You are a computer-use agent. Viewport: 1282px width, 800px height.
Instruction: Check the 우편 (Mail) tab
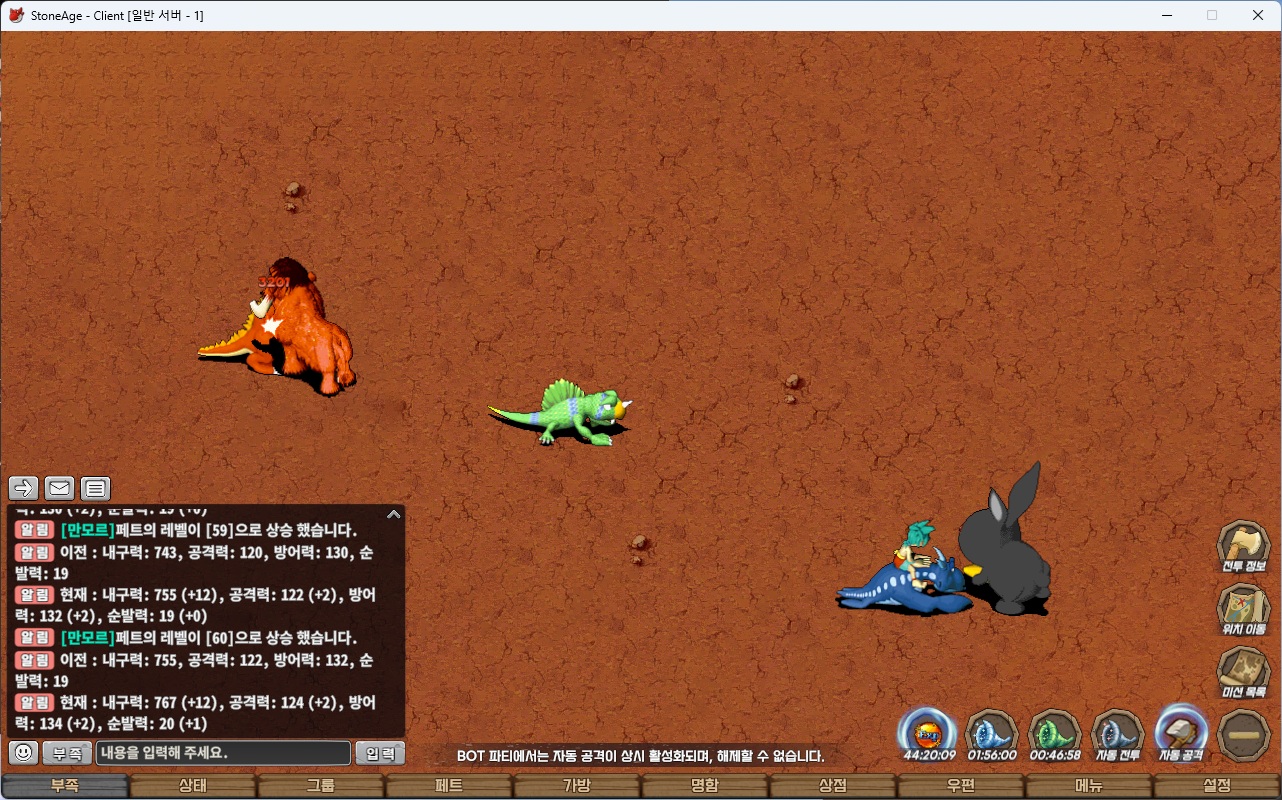pos(961,786)
